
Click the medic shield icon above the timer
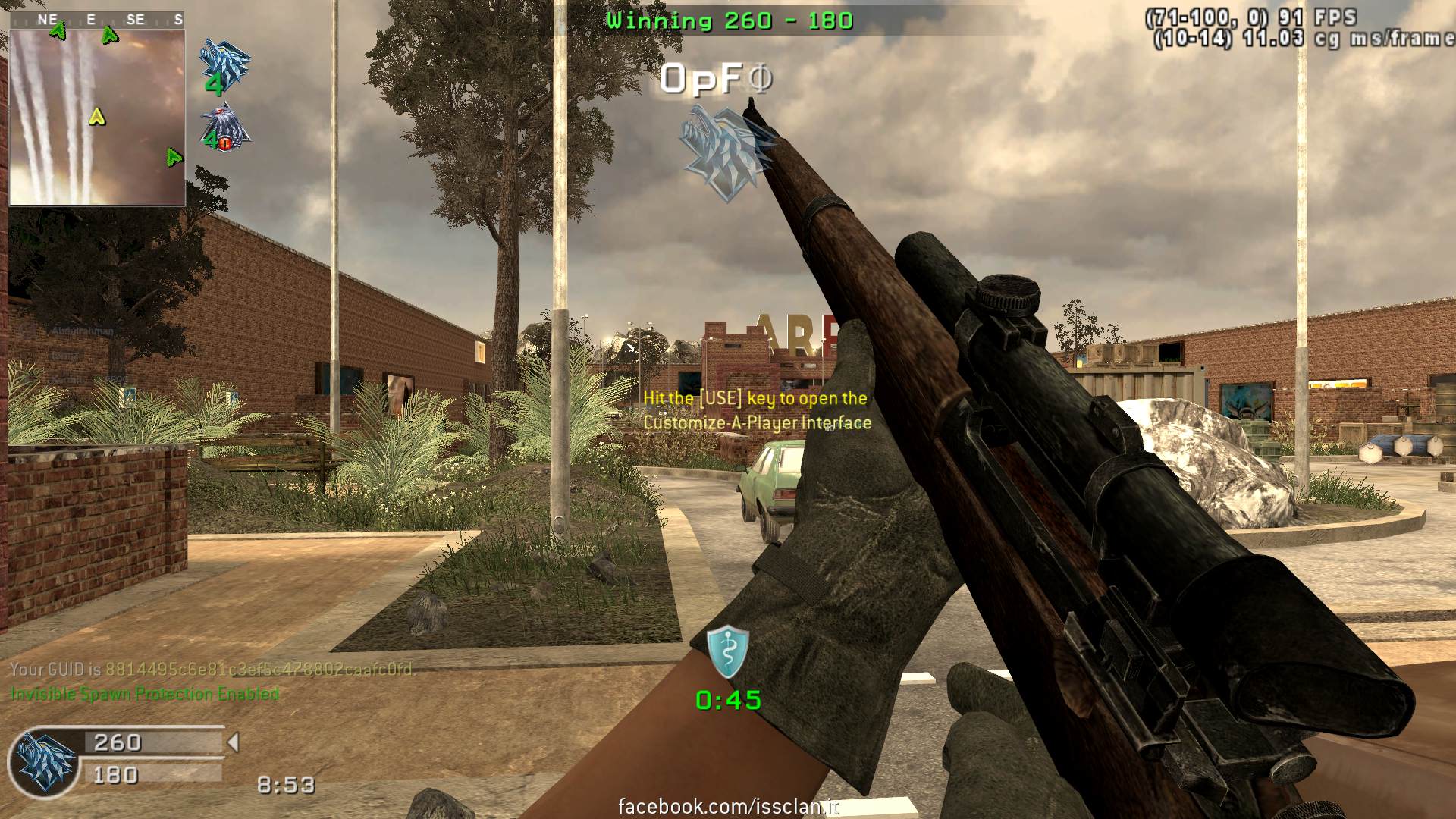pyautogui.click(x=728, y=651)
